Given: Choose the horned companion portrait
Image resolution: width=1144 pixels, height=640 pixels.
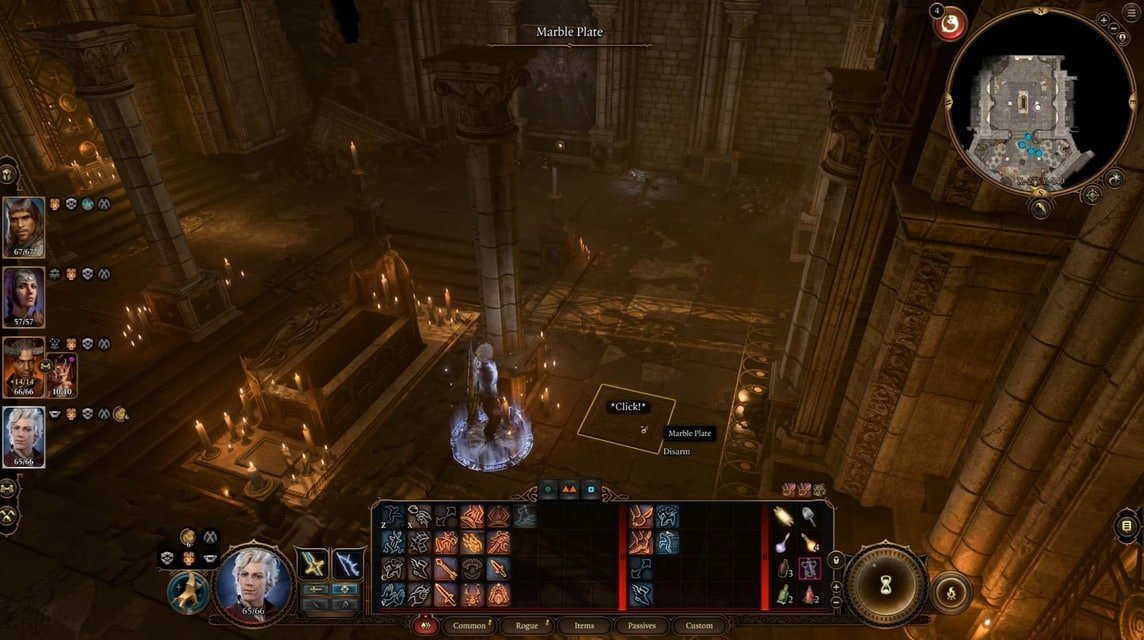Looking at the screenshot, I should (x=22, y=367).
